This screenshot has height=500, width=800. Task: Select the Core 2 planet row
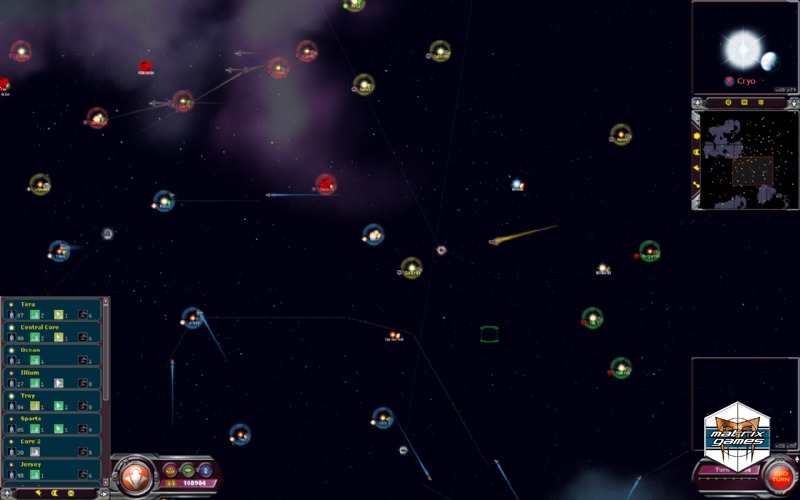coord(52,447)
